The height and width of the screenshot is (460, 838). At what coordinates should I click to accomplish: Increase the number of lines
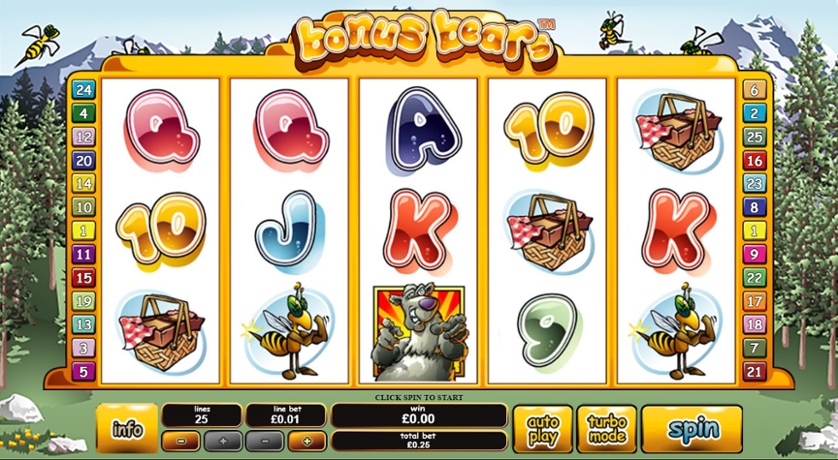tap(223, 440)
